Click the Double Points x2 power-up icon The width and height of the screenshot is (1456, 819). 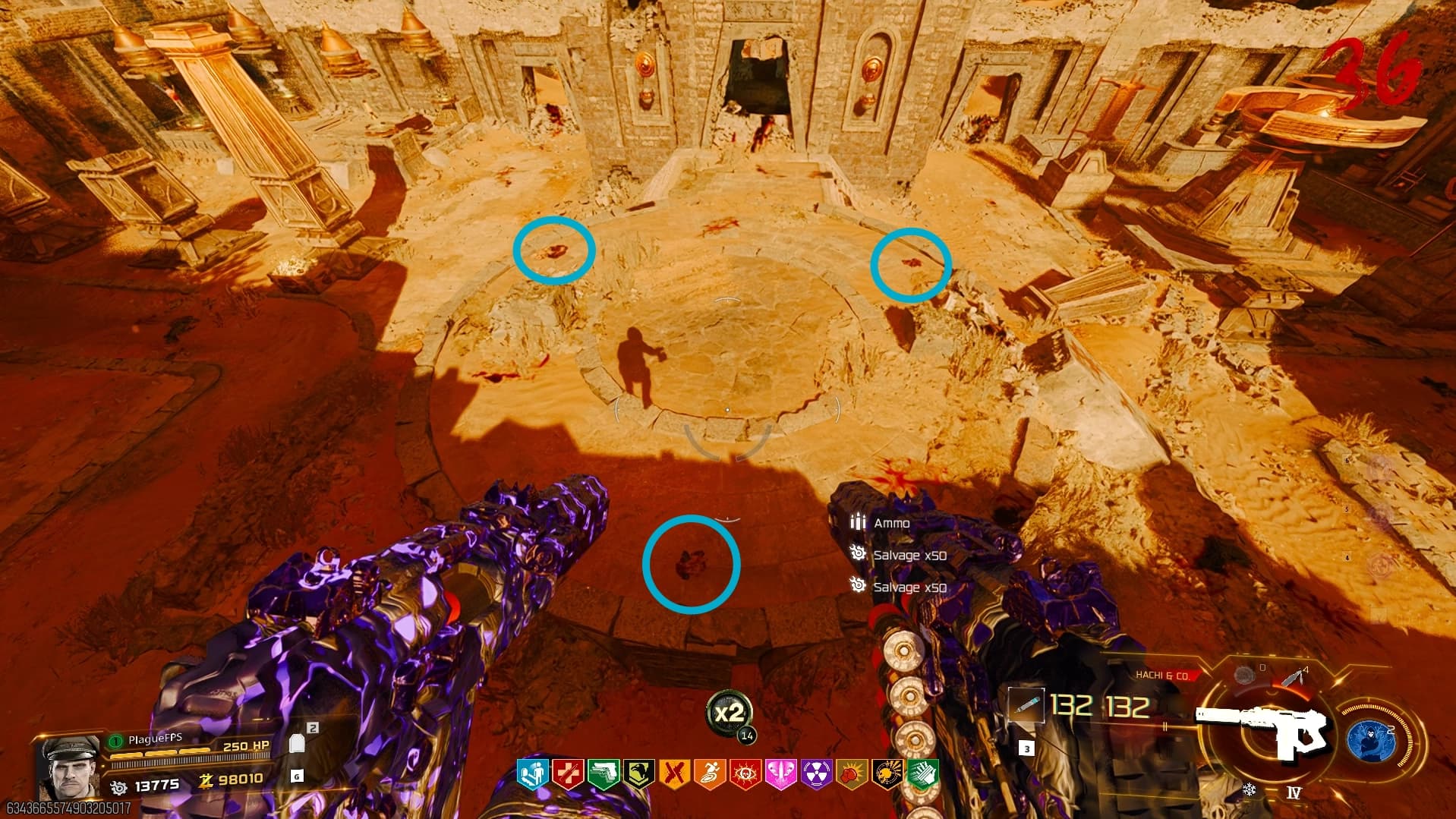pos(730,713)
